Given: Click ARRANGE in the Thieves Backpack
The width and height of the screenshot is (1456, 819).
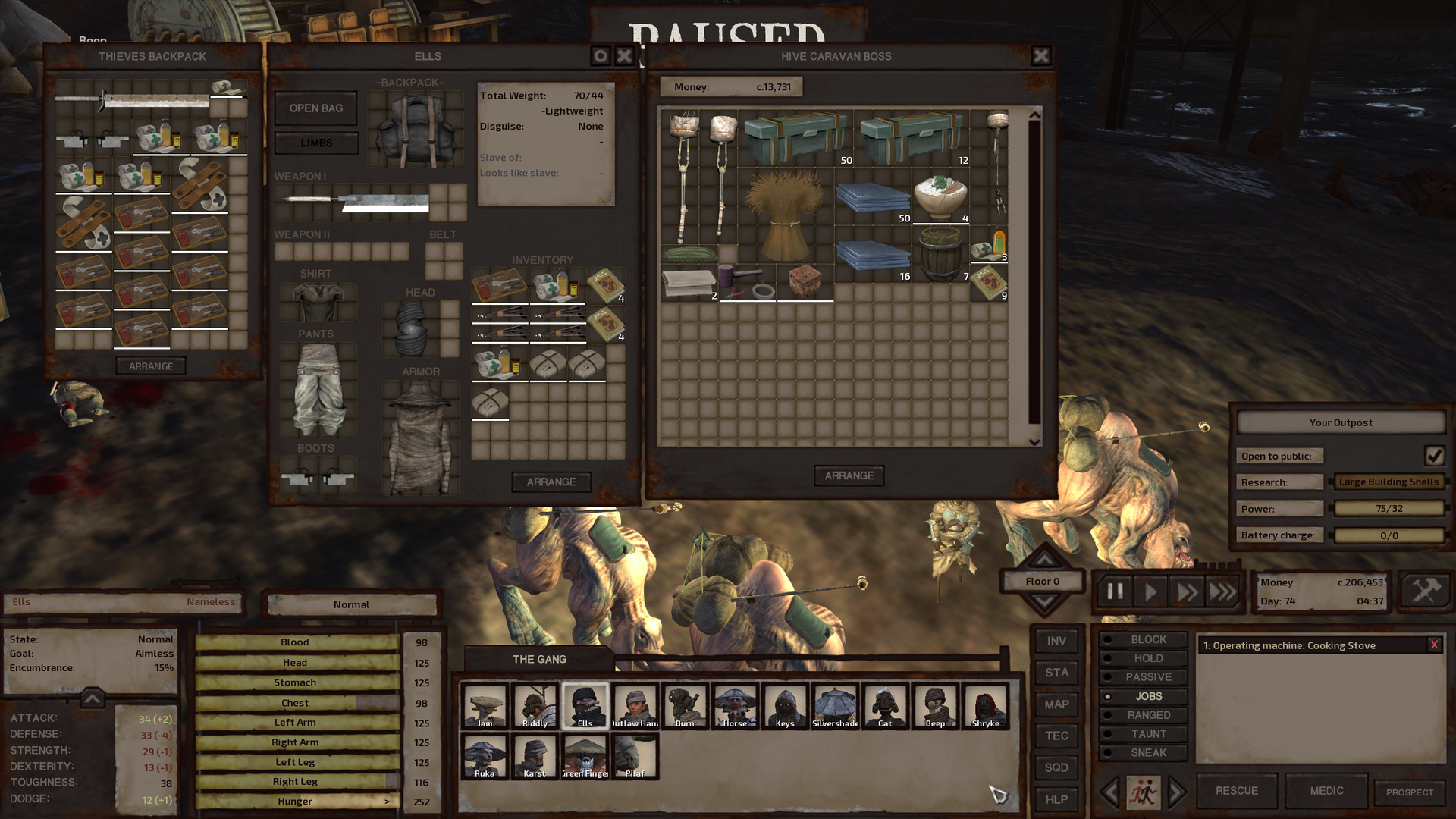Looking at the screenshot, I should tap(152, 366).
